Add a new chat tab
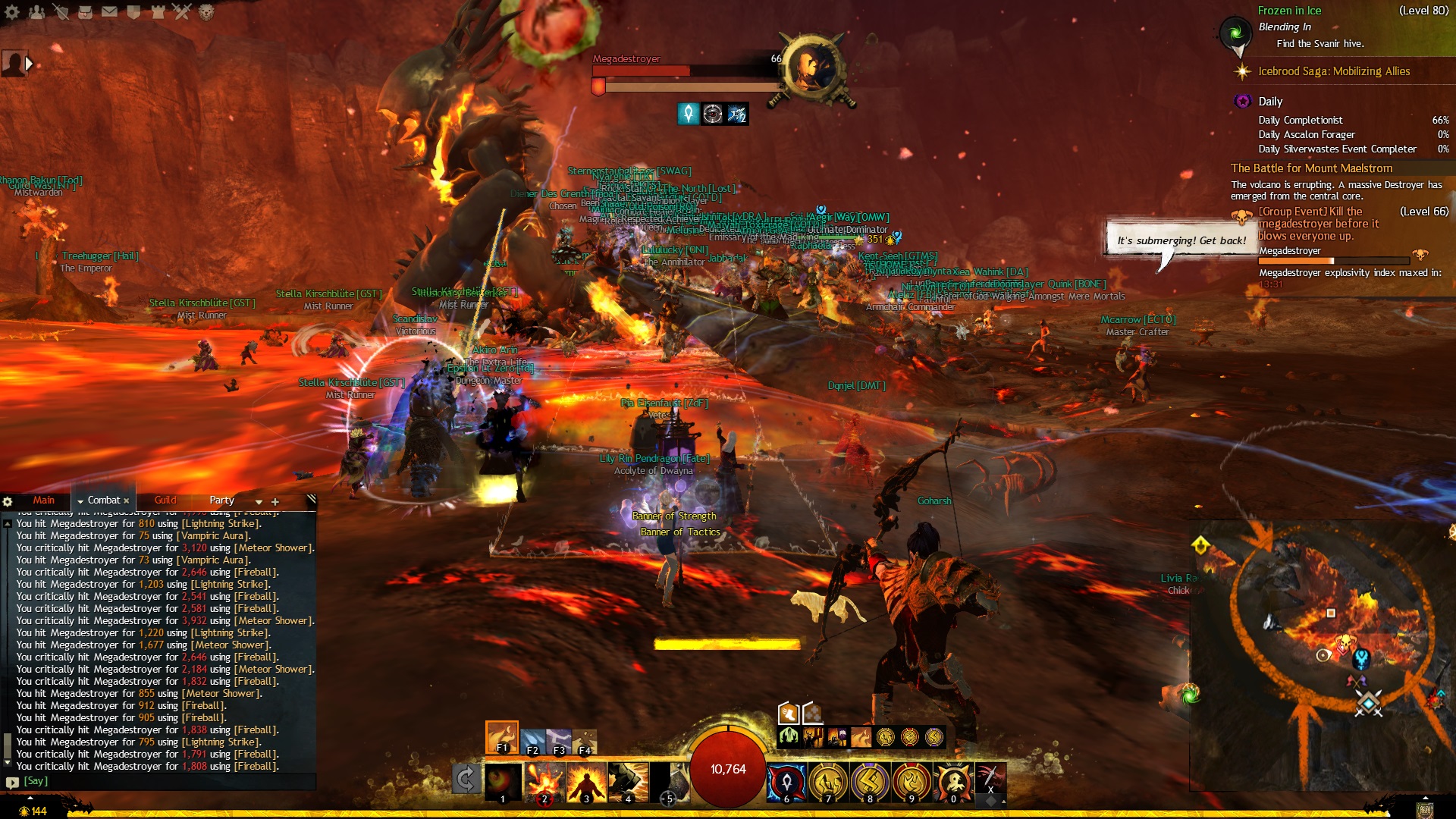The image size is (1456, 819). point(275,502)
